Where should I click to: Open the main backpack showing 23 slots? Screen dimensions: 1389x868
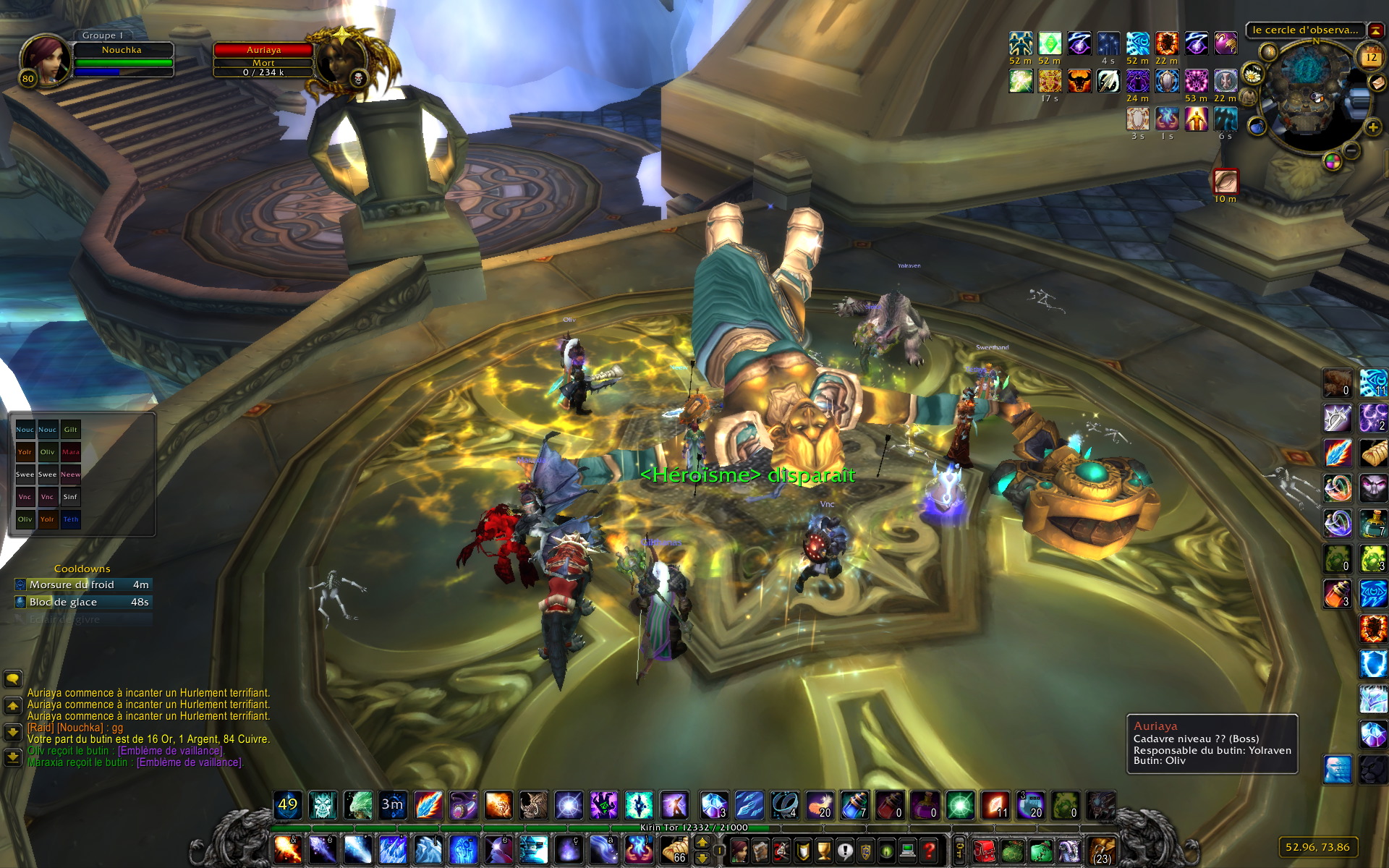point(1101,850)
